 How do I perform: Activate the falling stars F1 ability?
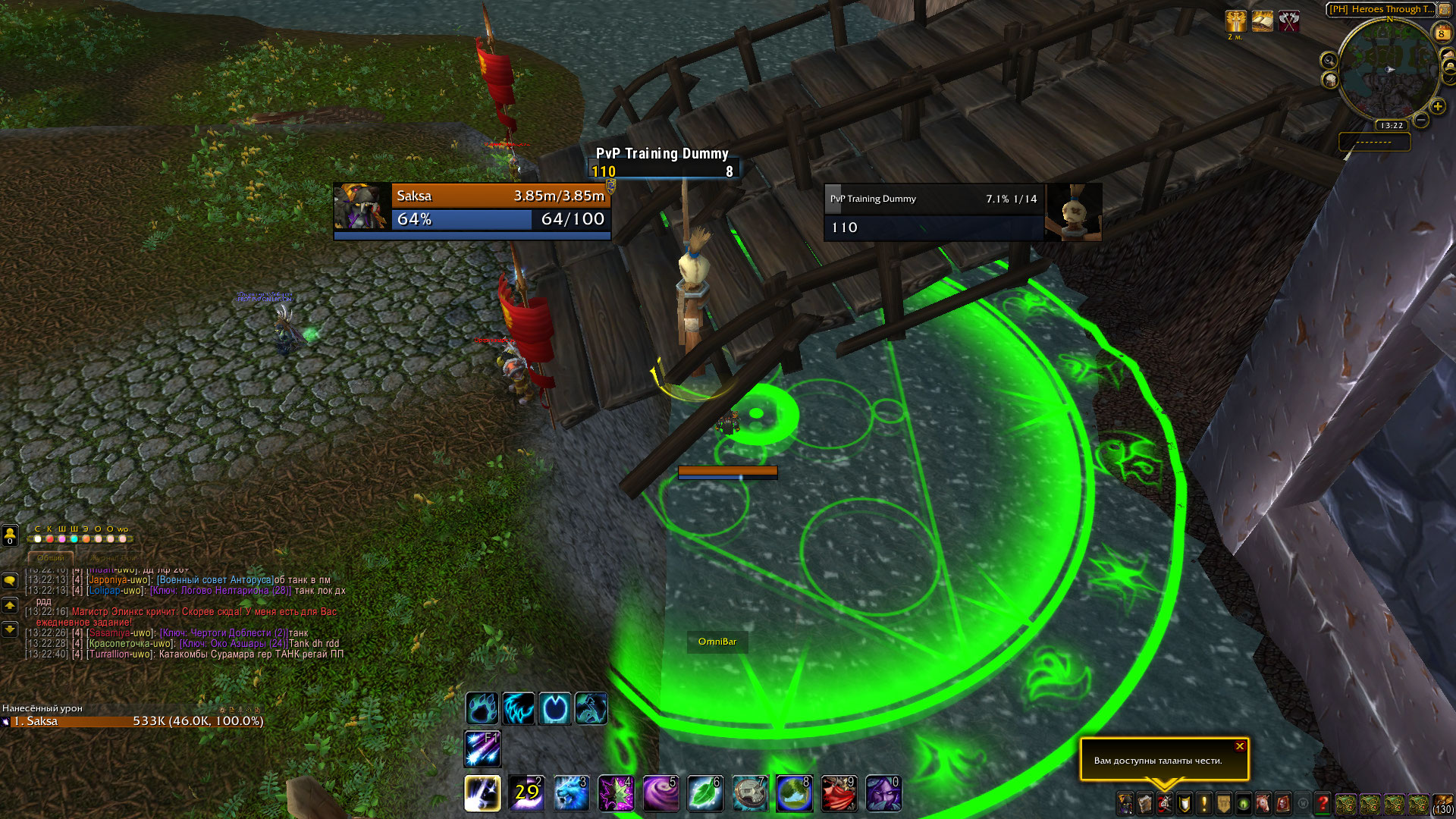482,749
